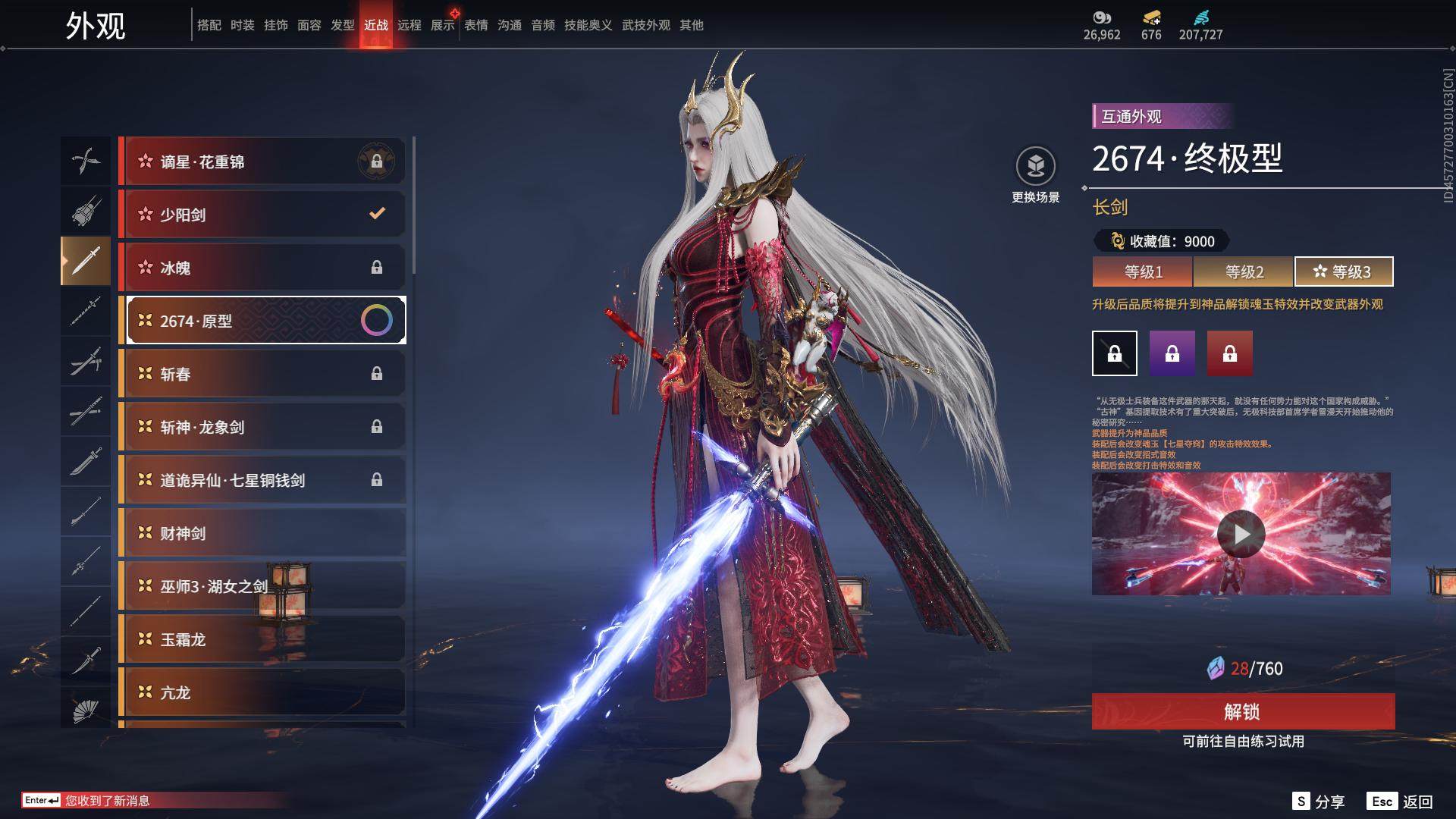Choose the red locked color swatch

point(1230,353)
